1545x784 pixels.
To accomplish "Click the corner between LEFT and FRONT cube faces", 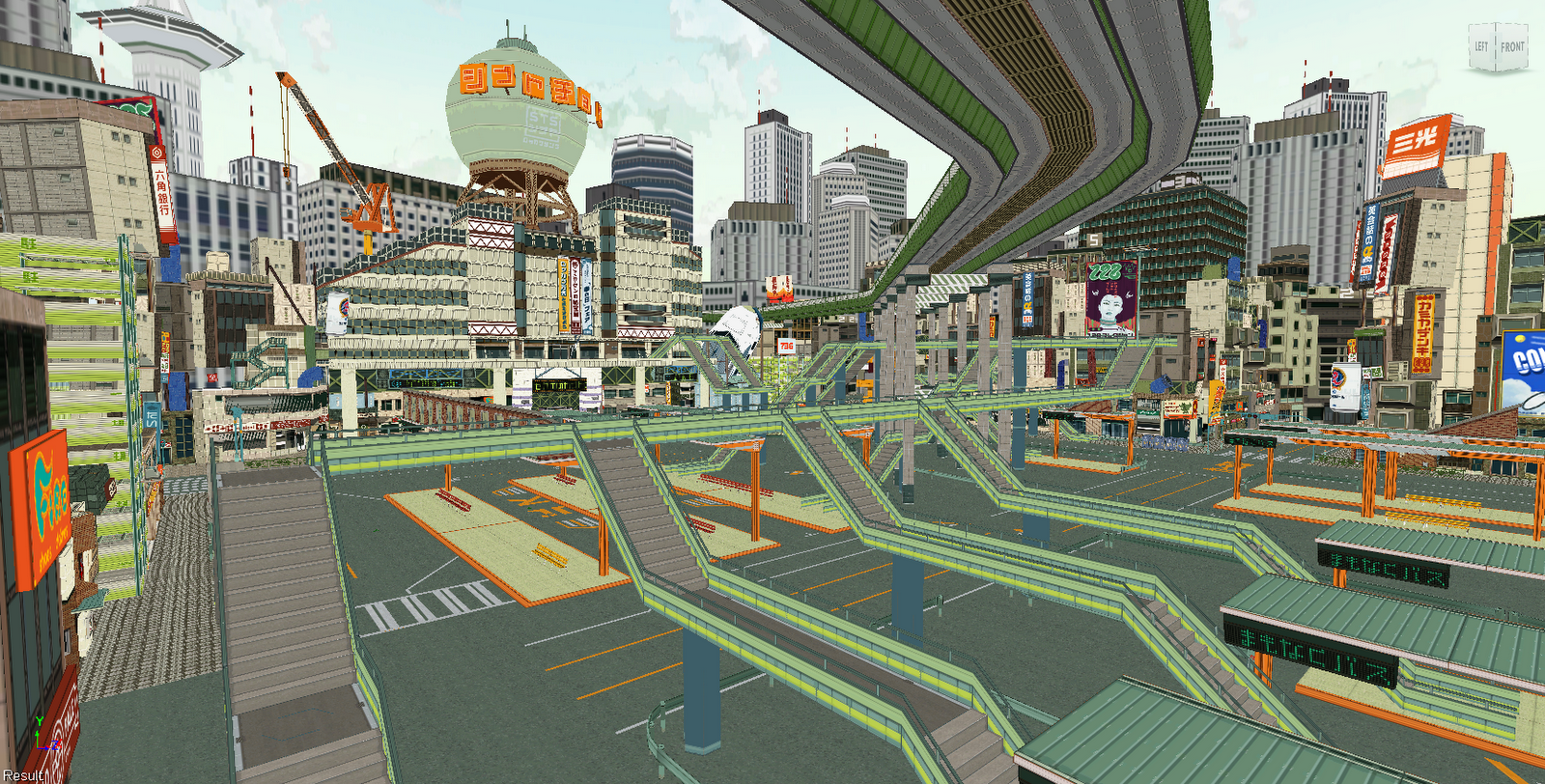I will coord(1497,48).
